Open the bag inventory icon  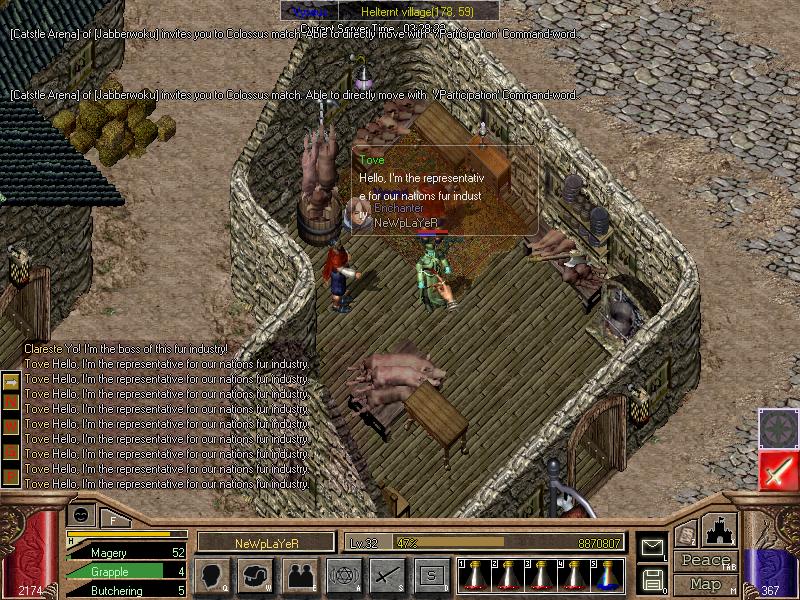[256, 575]
